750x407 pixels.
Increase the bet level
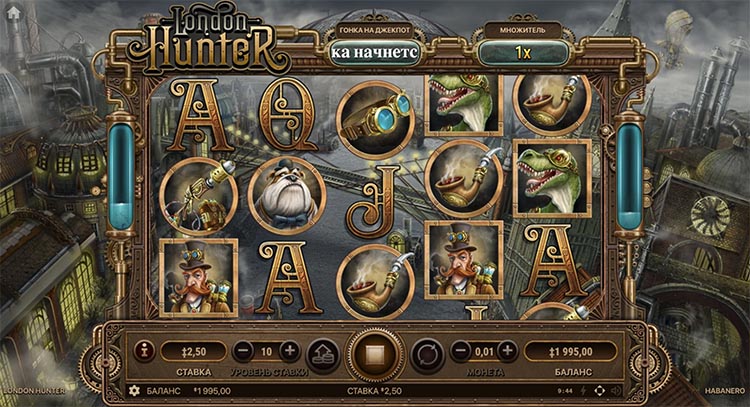pos(290,351)
